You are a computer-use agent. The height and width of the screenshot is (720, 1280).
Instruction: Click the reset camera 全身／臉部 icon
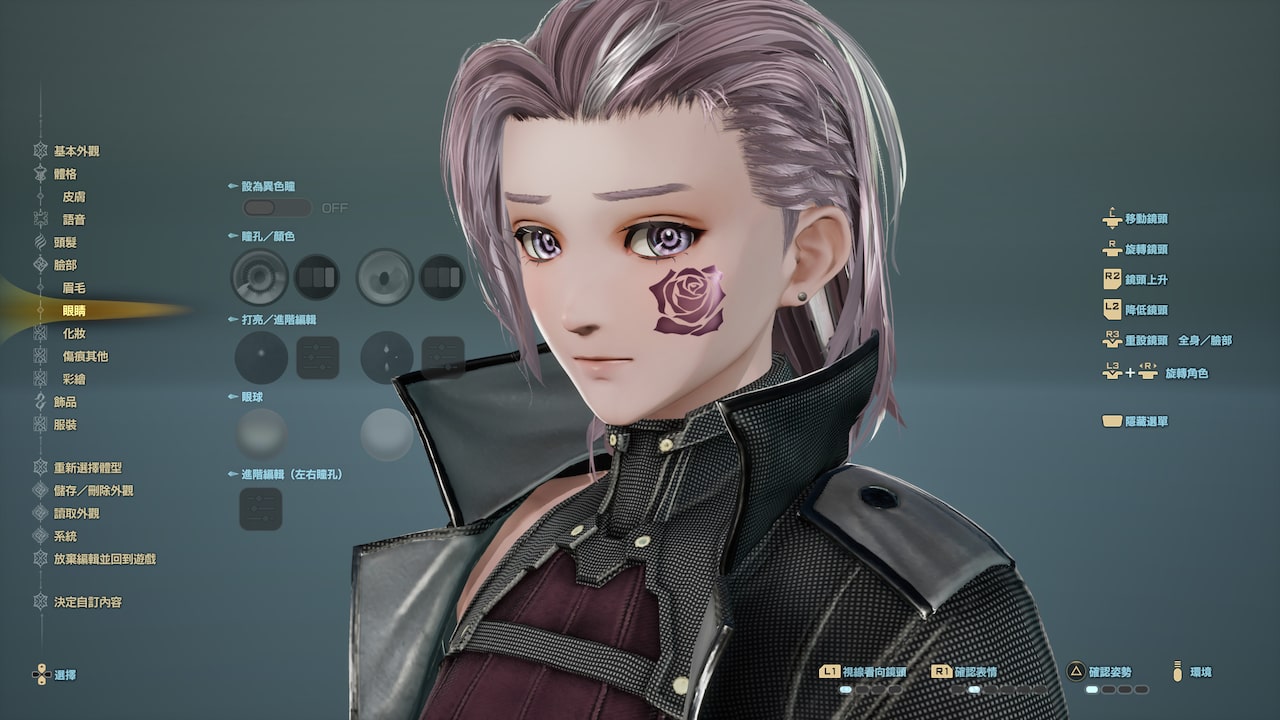[x=1111, y=340]
